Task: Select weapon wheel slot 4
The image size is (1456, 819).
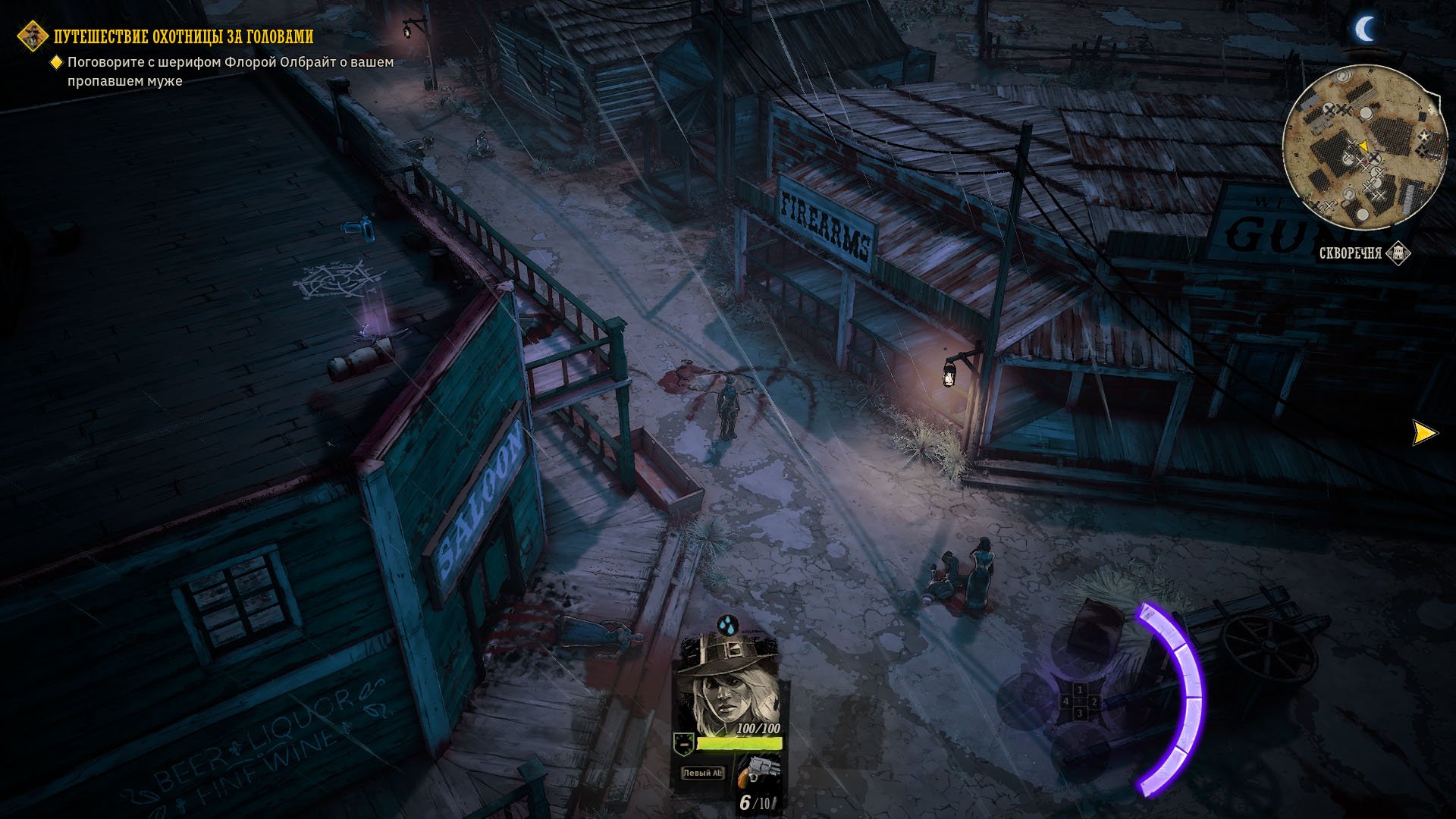Action: (x=1065, y=702)
